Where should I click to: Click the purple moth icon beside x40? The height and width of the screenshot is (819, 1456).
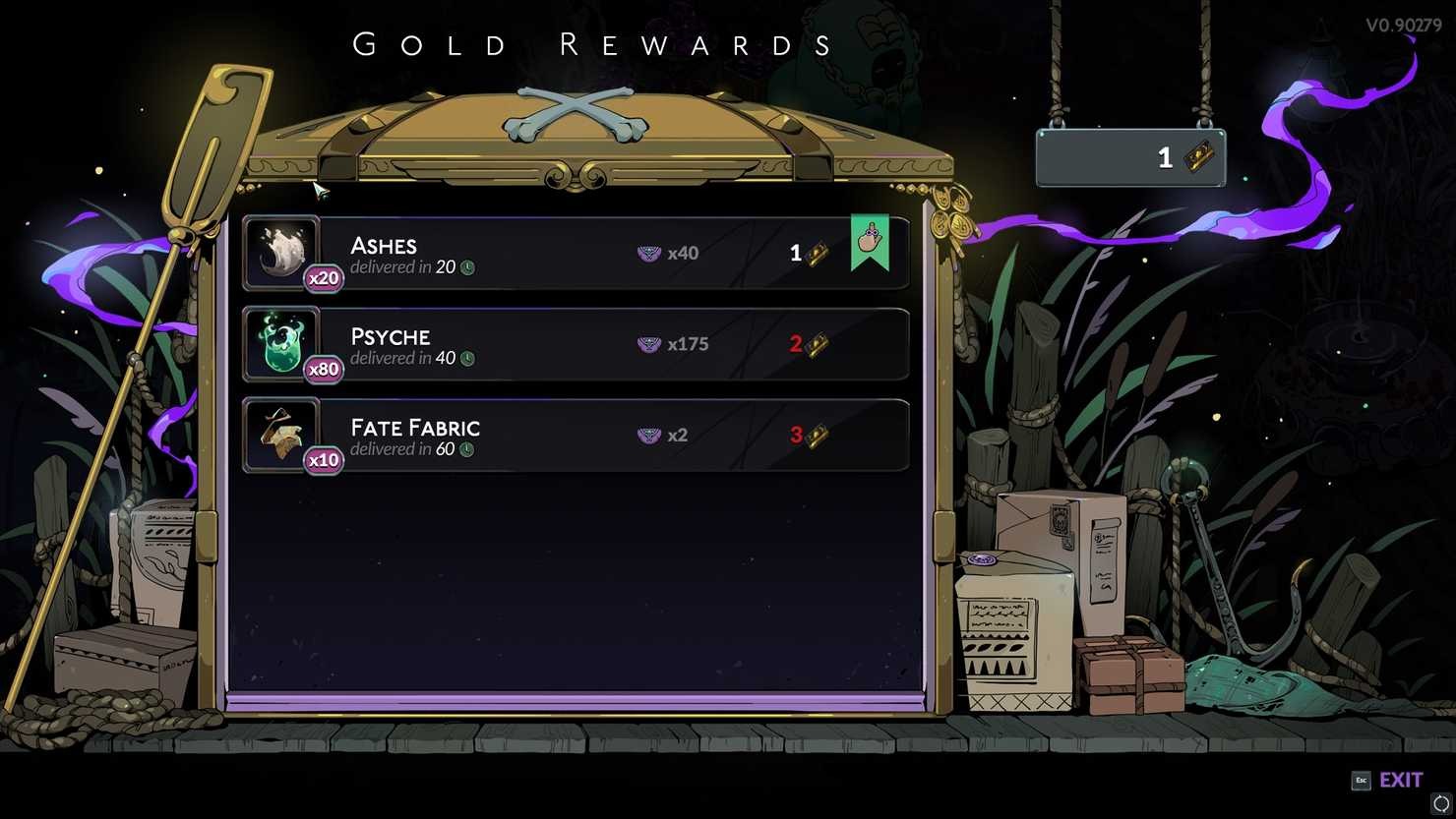648,253
